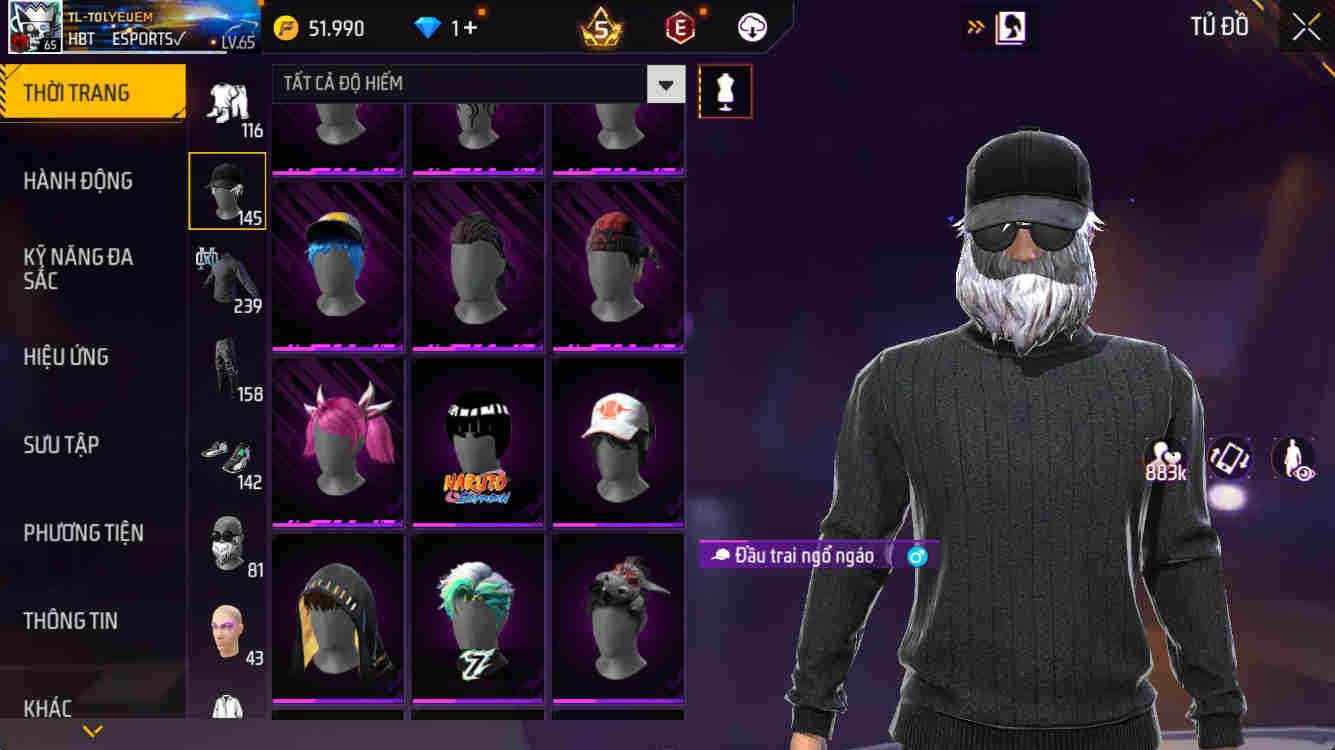Click the fashion book icon next to the chevrons
This screenshot has height=750, width=1335.
point(1010,27)
